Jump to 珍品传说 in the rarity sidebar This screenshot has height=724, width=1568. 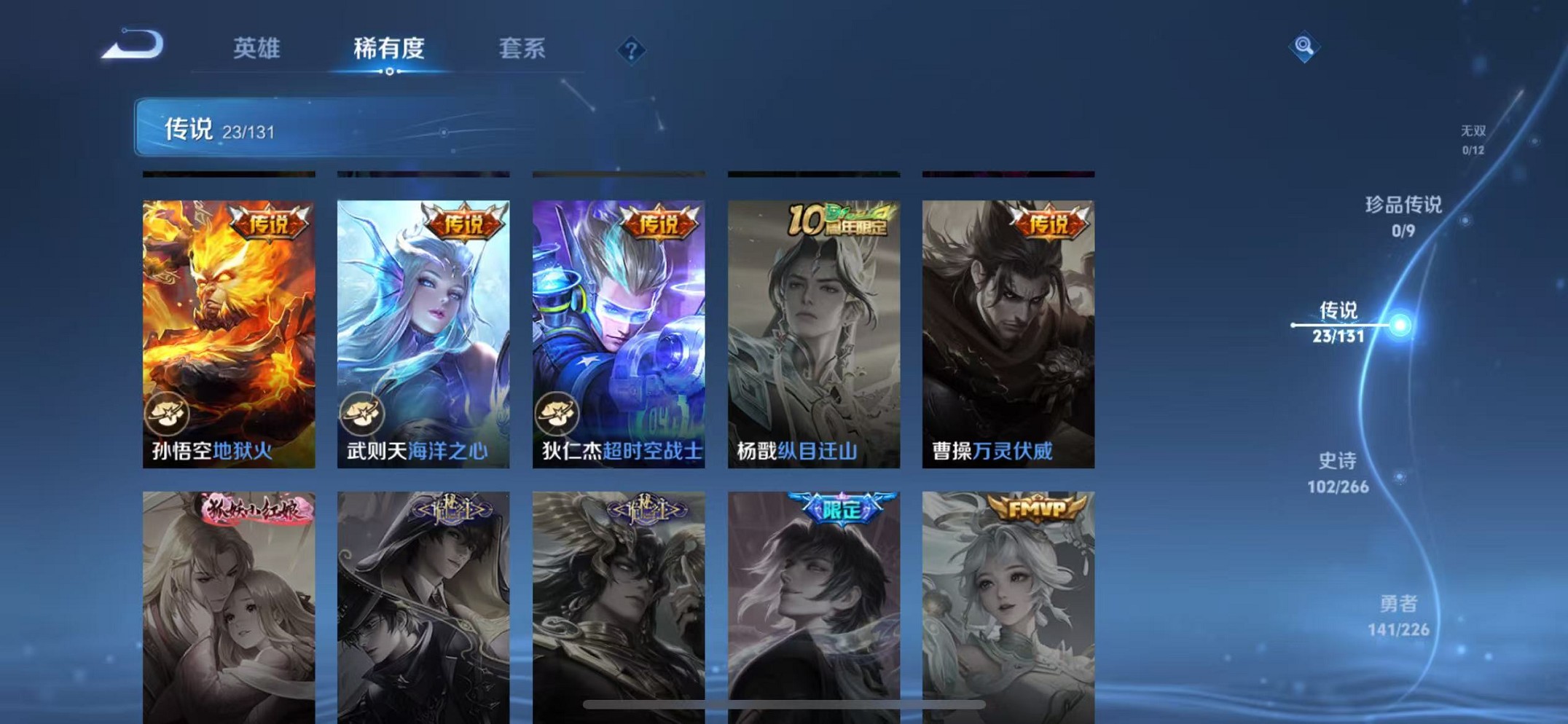[x=1403, y=215]
